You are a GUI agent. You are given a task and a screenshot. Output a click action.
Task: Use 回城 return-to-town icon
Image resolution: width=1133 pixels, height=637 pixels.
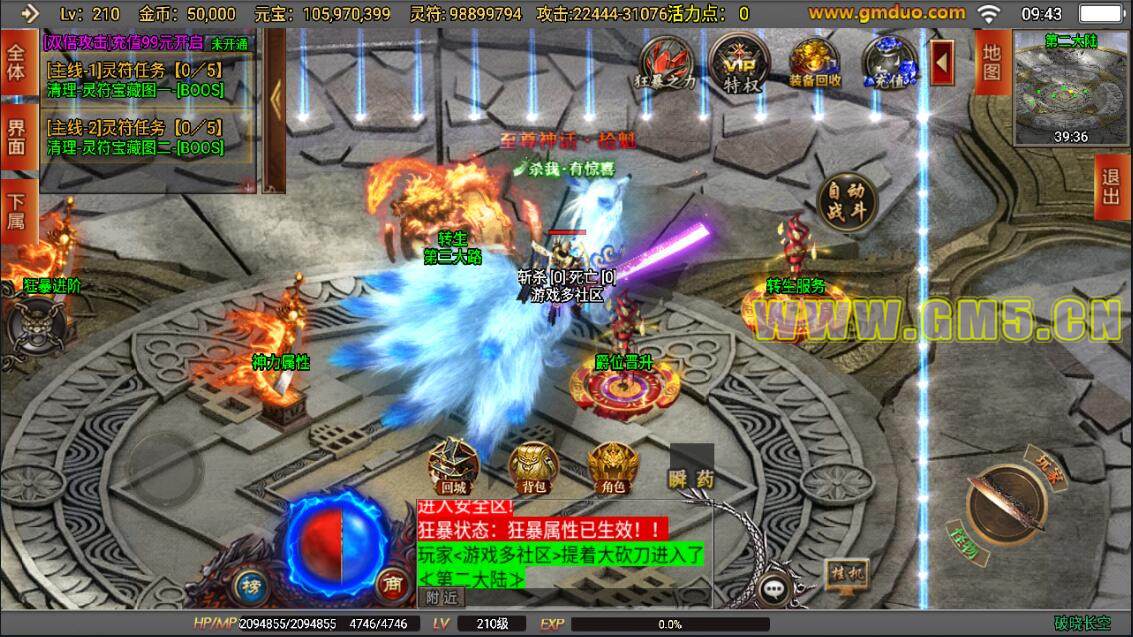click(453, 467)
